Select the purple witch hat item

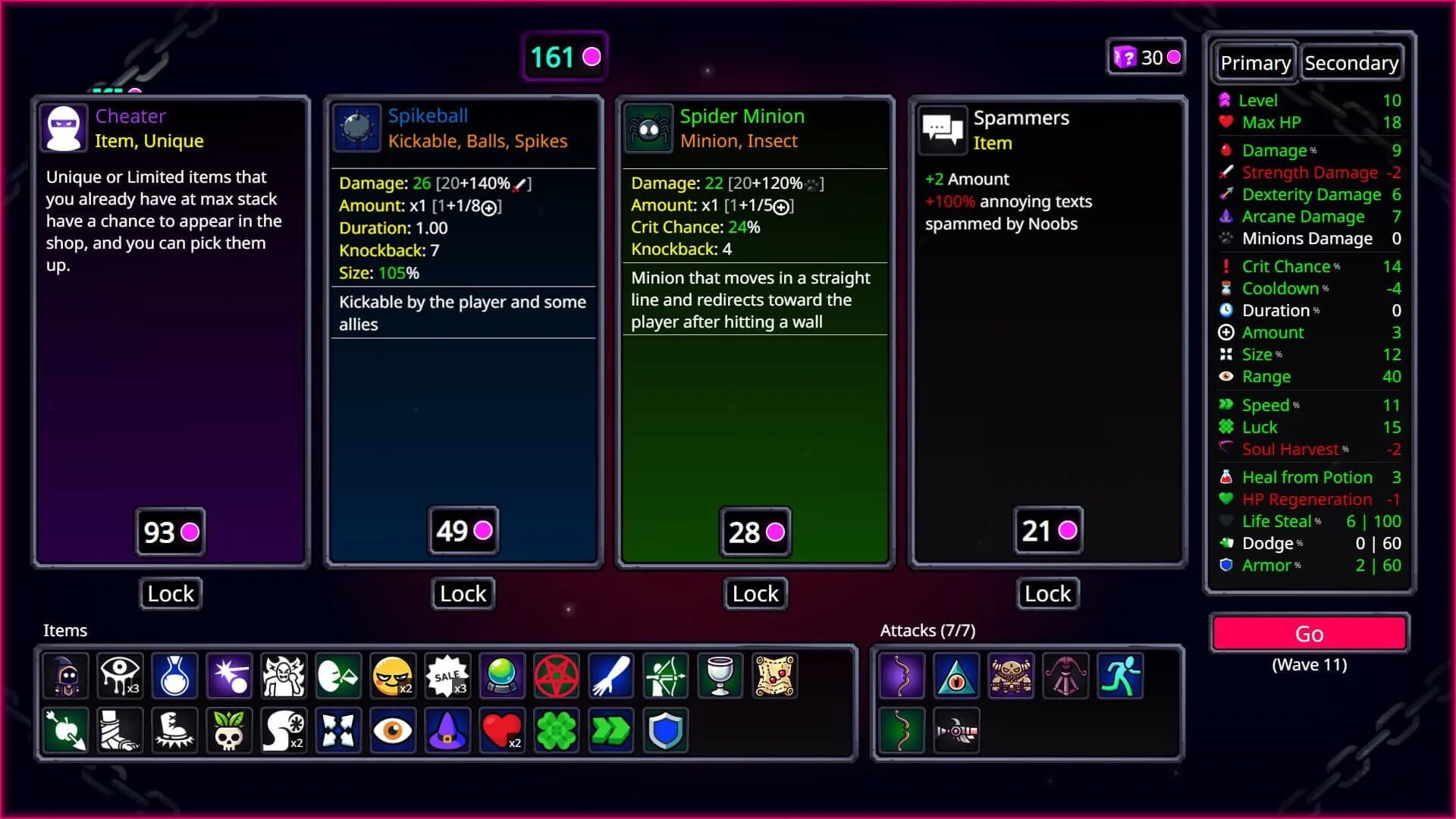click(447, 730)
